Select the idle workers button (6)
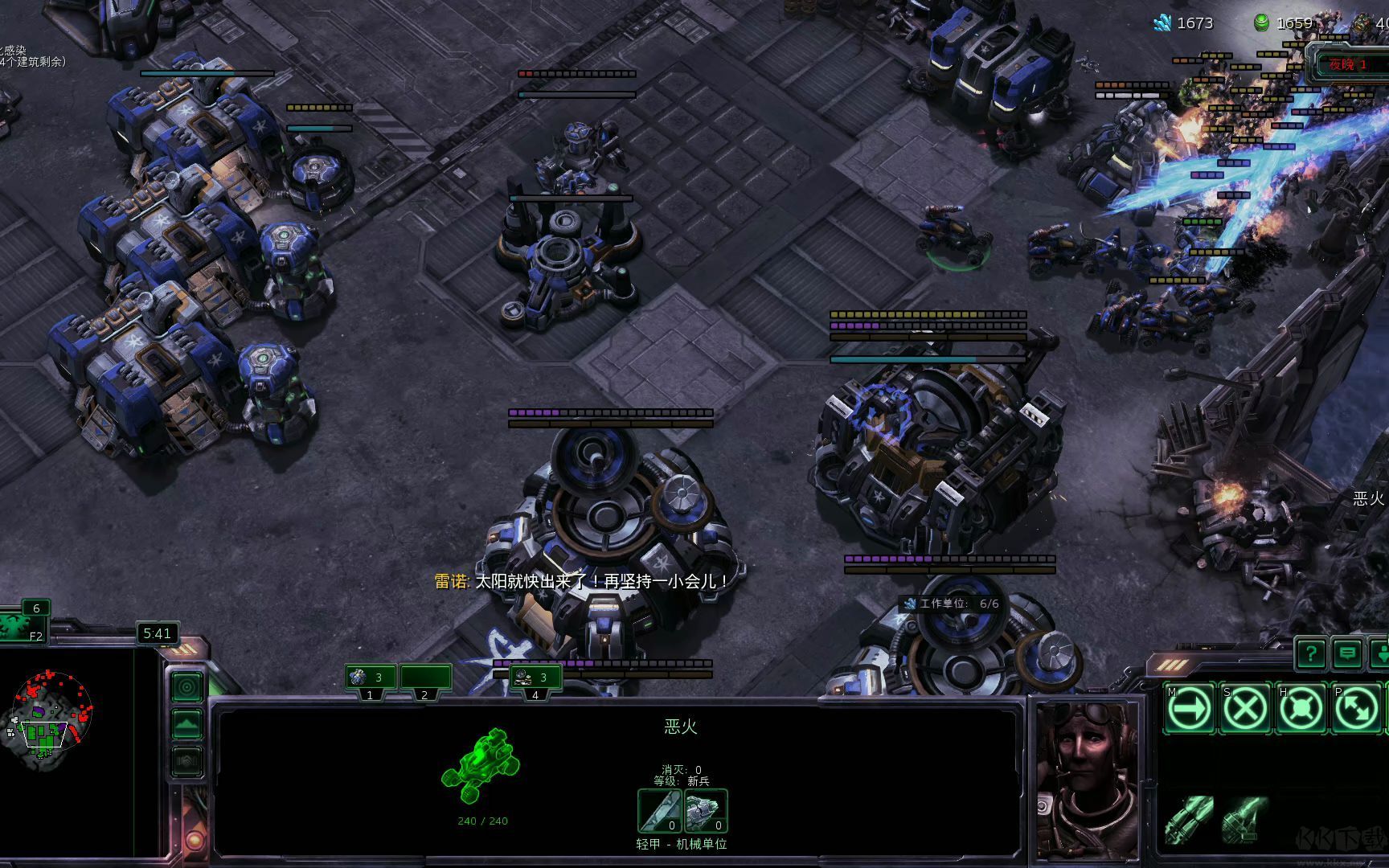 [24, 622]
